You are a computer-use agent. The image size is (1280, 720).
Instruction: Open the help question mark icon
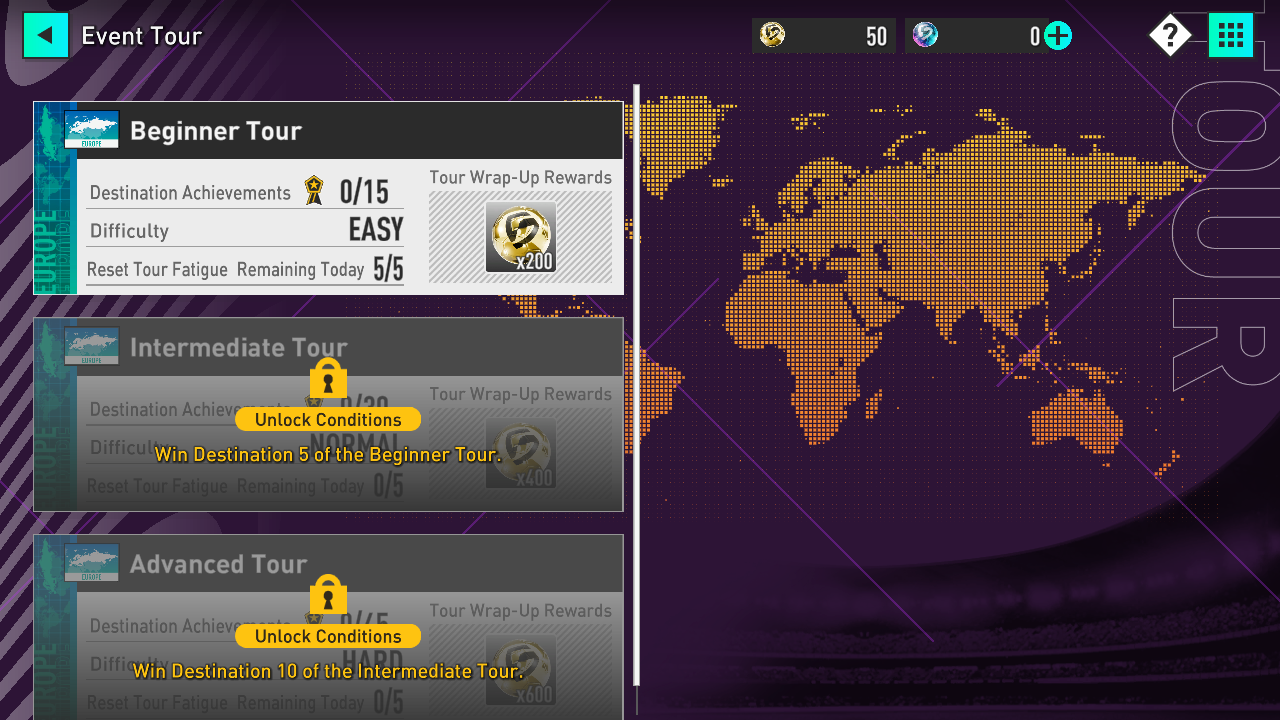click(x=1169, y=36)
